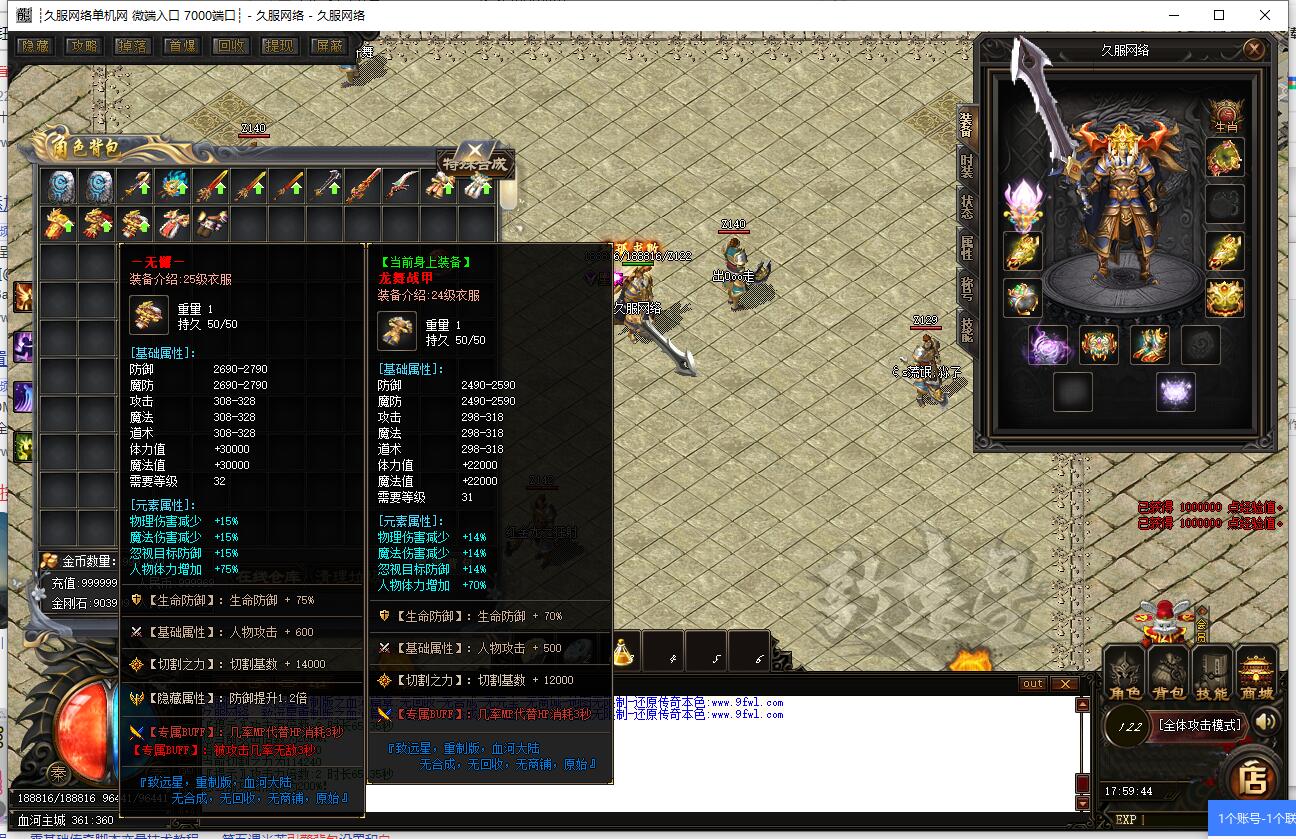
Task: Open the 回收 (recycle) panel
Action: [x=231, y=46]
